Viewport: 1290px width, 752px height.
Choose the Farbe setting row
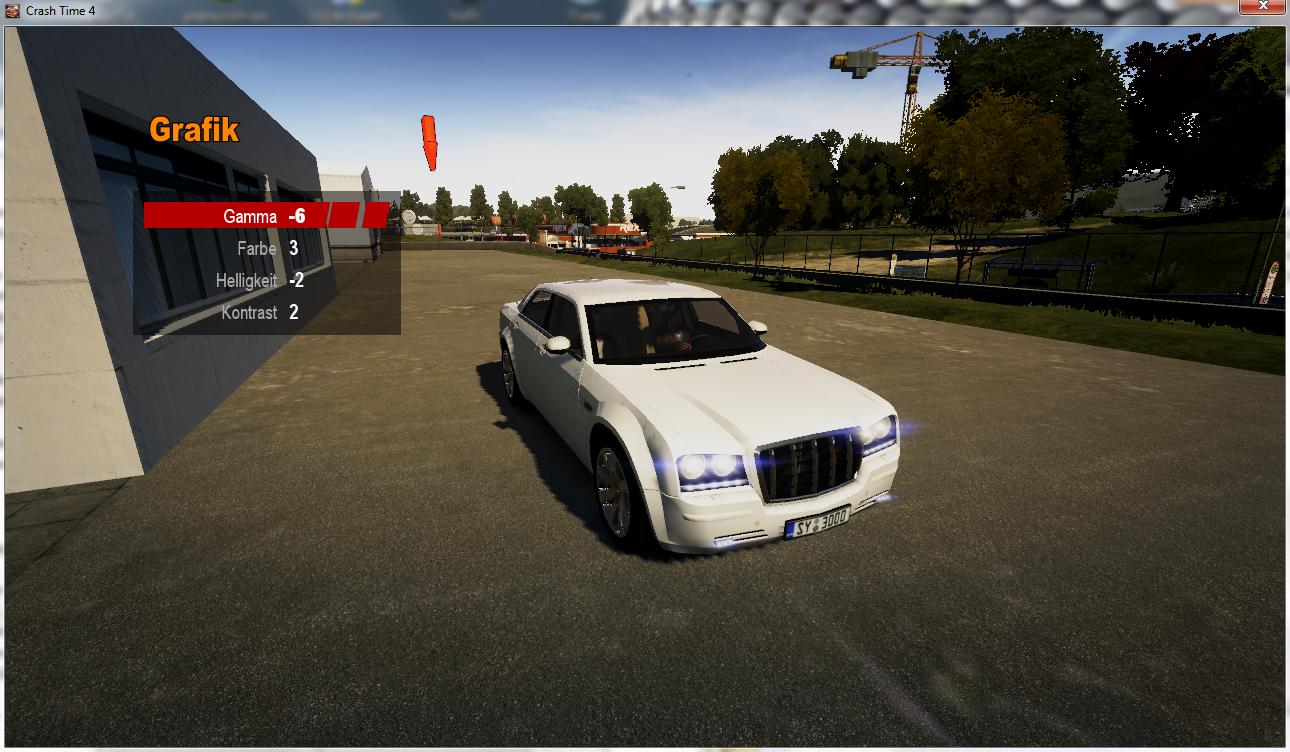coord(257,248)
